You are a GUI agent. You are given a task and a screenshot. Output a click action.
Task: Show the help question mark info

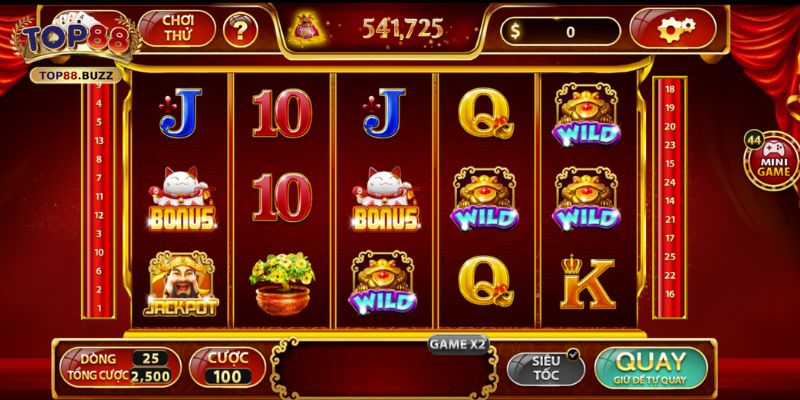point(239,30)
